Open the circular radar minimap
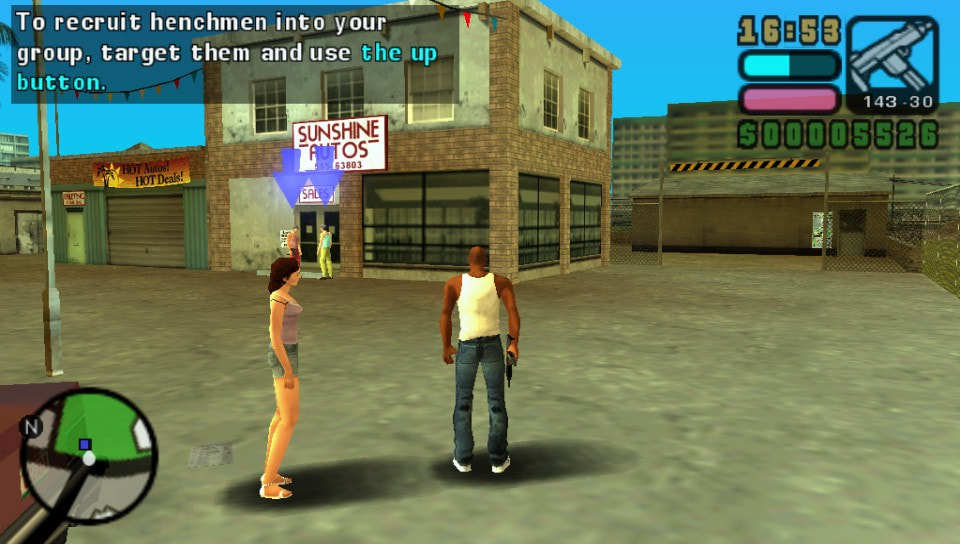 88,456
